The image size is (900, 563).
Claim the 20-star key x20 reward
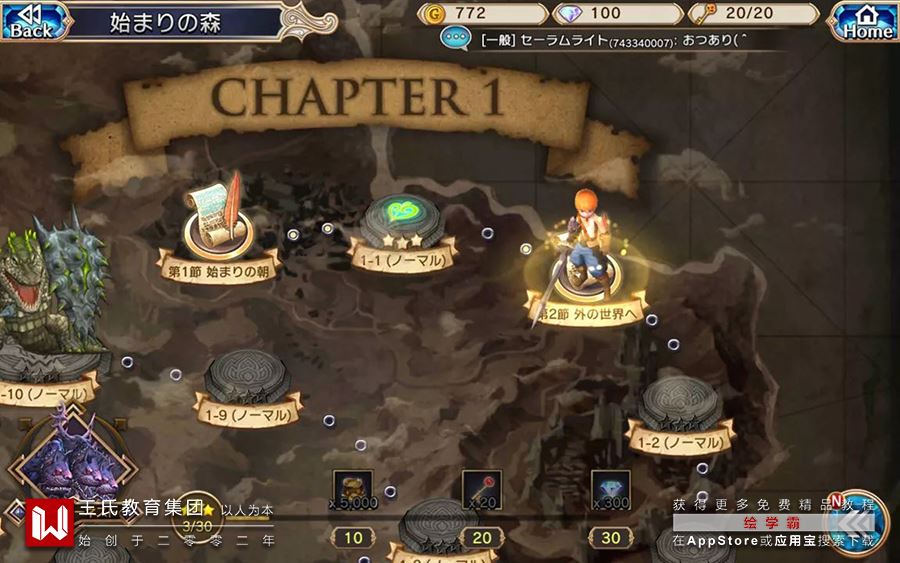tap(481, 490)
